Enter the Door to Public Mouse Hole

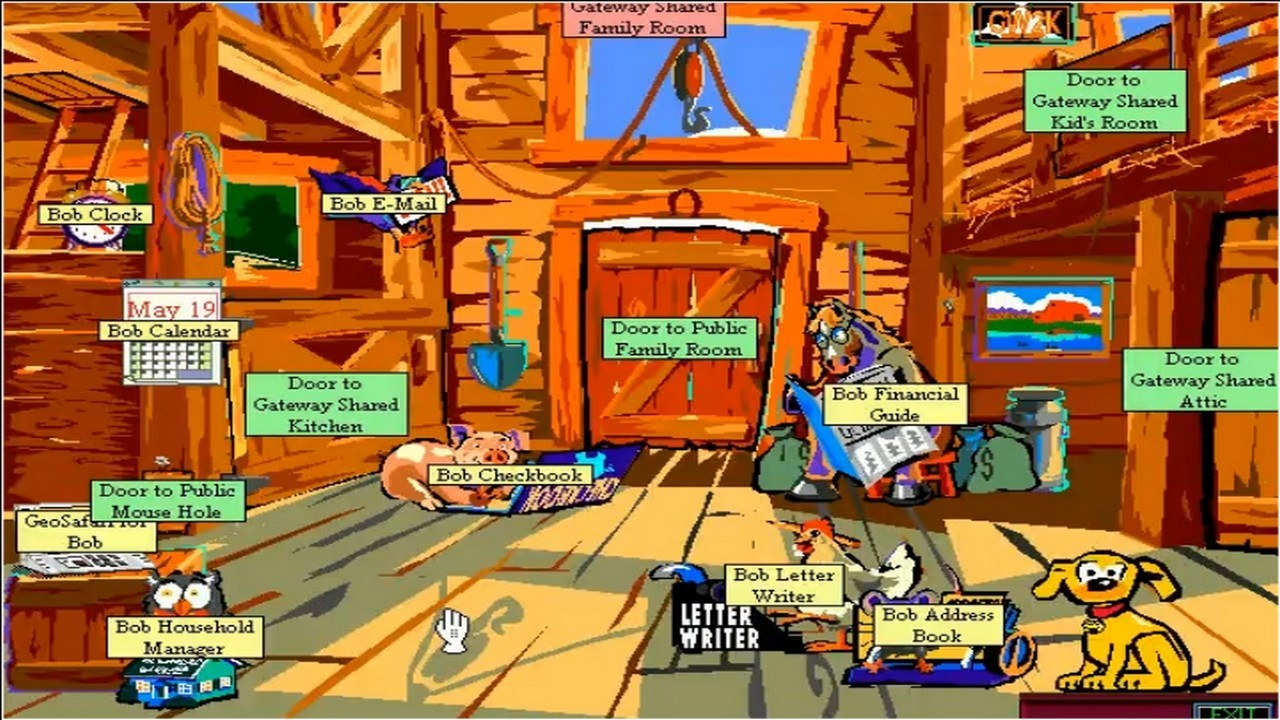pos(168,500)
